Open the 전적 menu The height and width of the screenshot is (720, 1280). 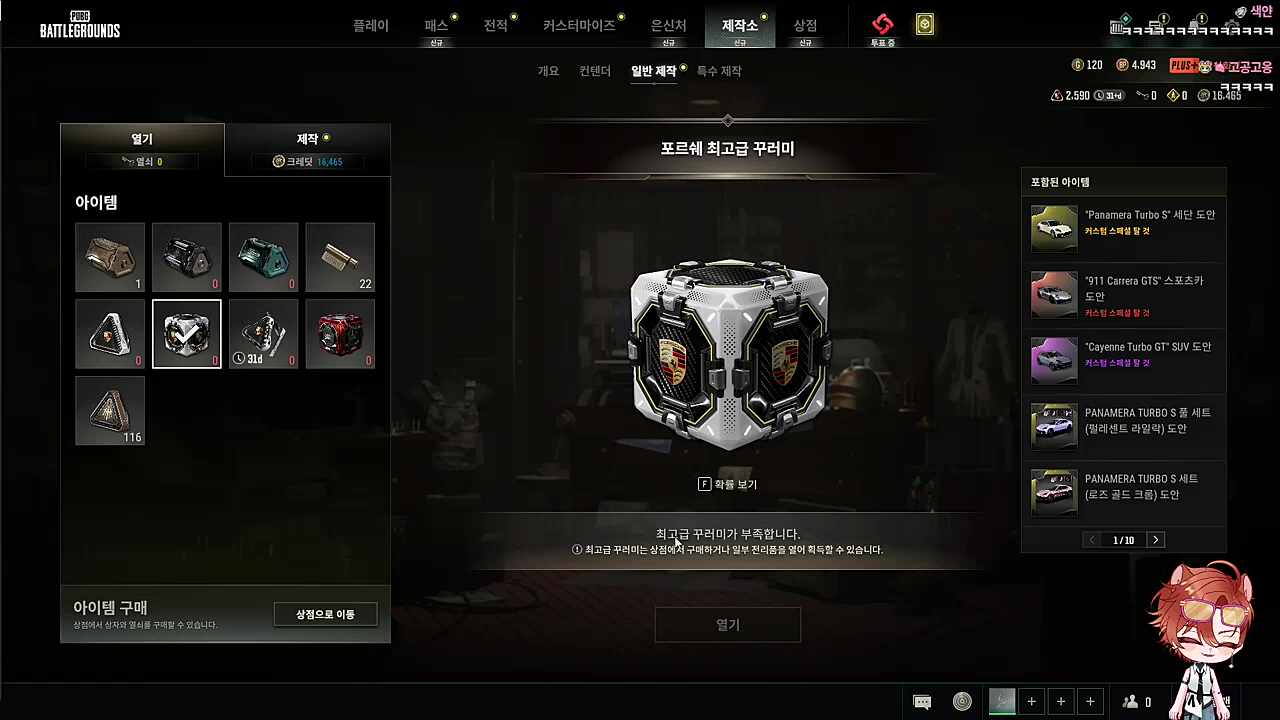(x=496, y=26)
